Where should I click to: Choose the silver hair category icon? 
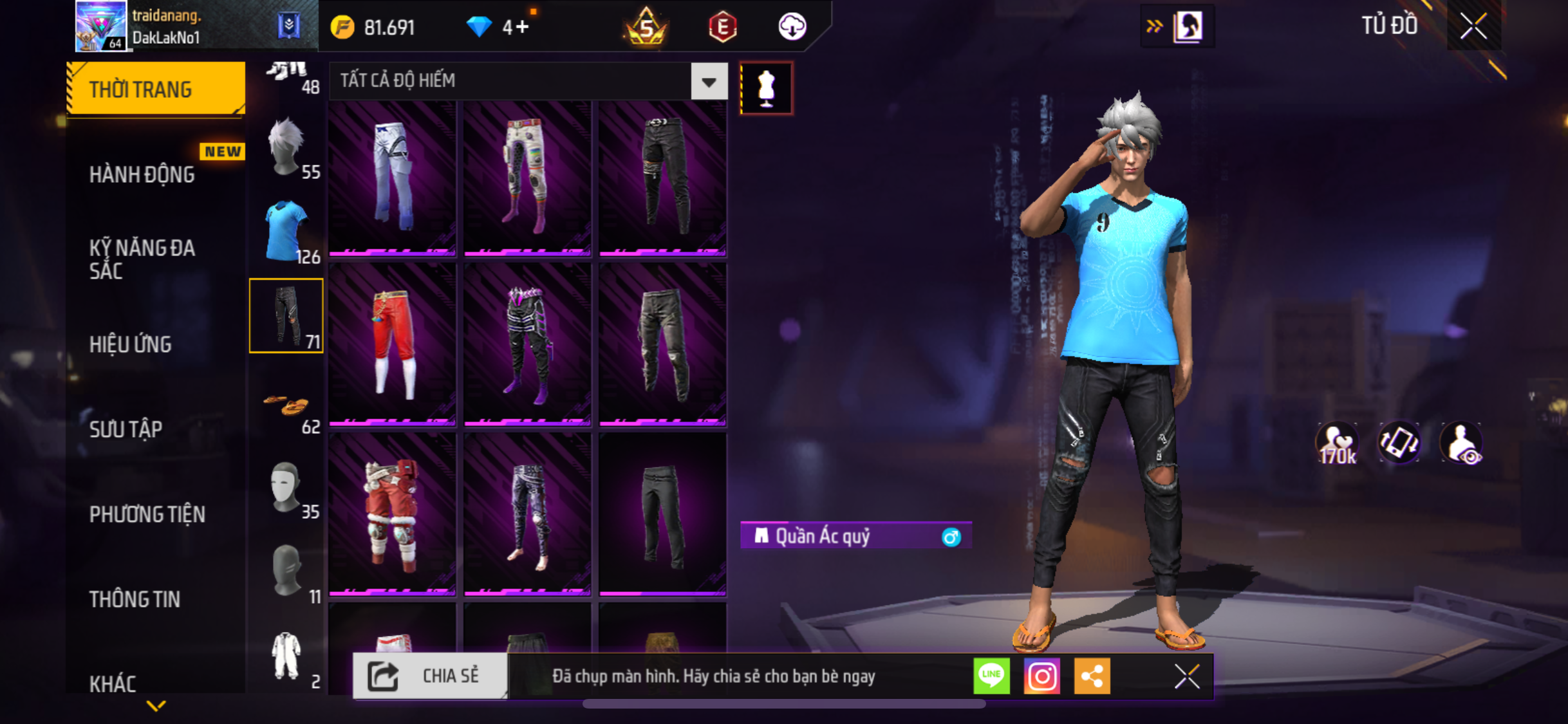[286, 147]
